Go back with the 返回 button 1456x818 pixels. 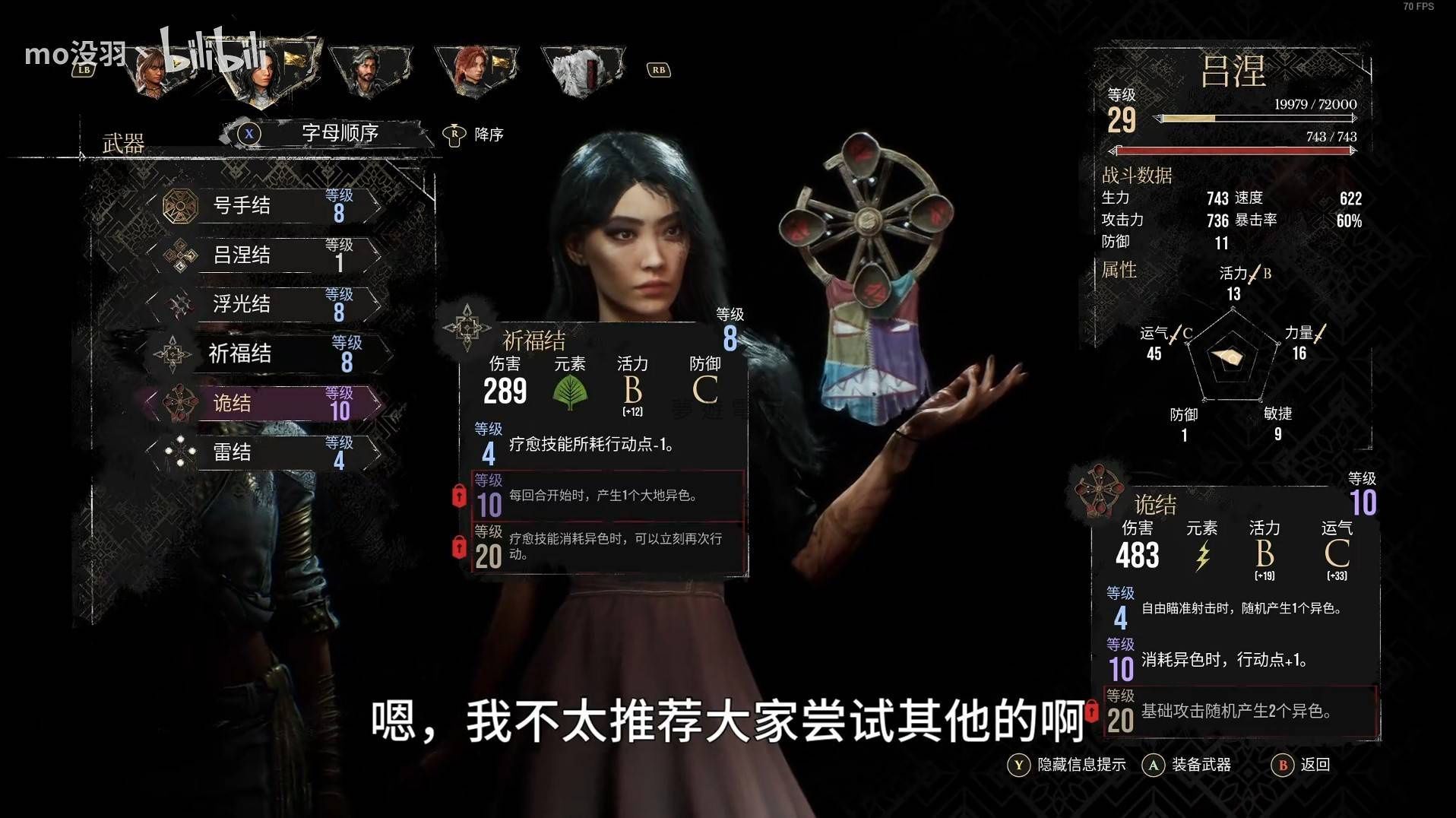(1301, 765)
